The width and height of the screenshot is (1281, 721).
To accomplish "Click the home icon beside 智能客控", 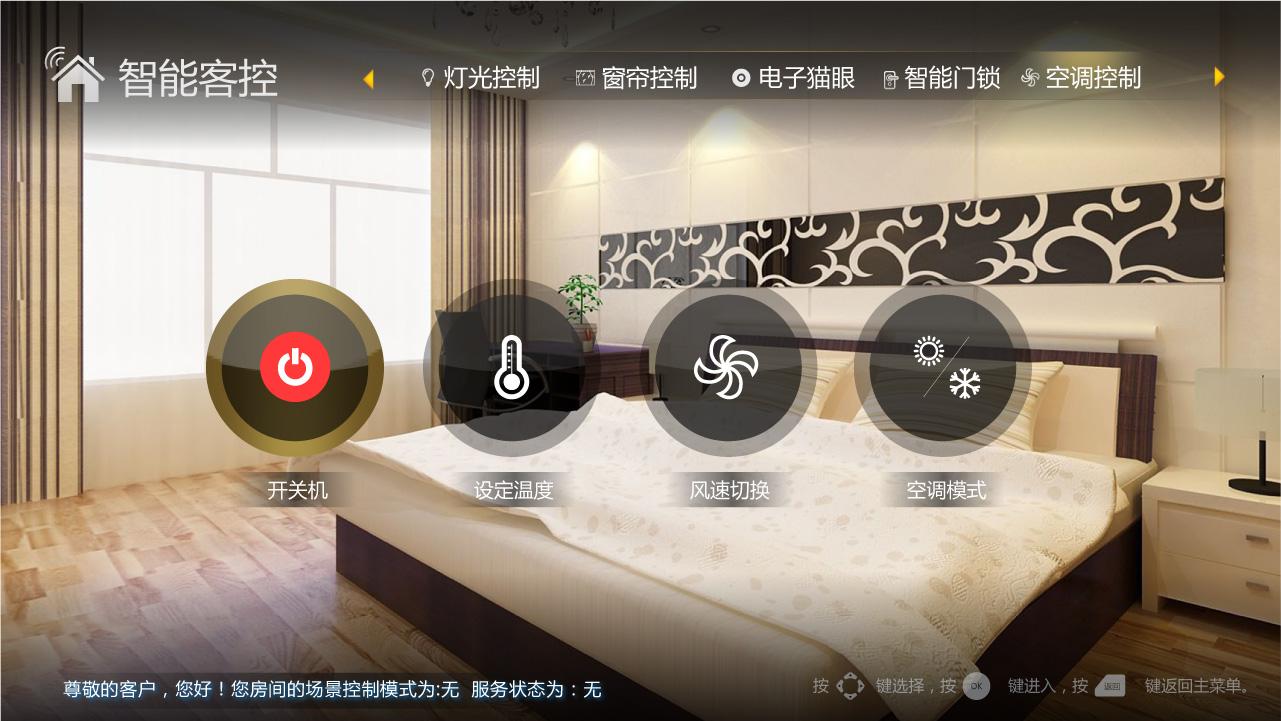I will click(x=77, y=77).
